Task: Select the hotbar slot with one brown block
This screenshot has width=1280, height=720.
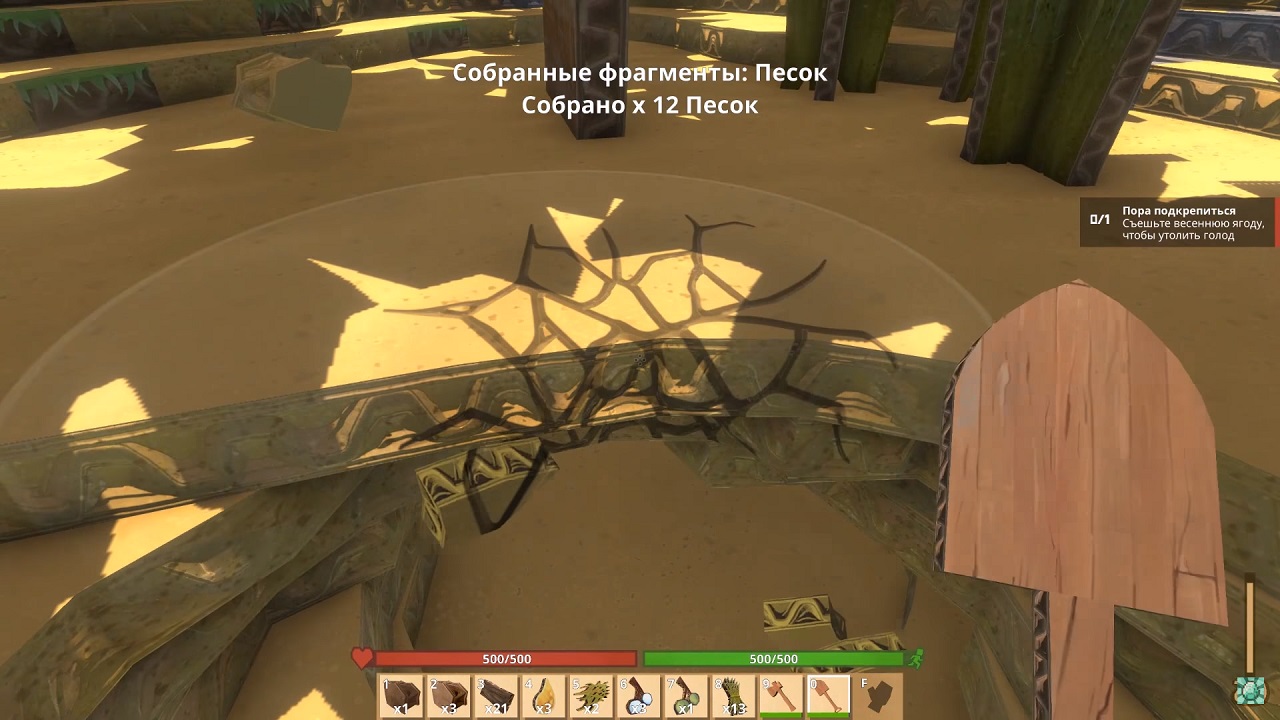Action: coord(402,696)
